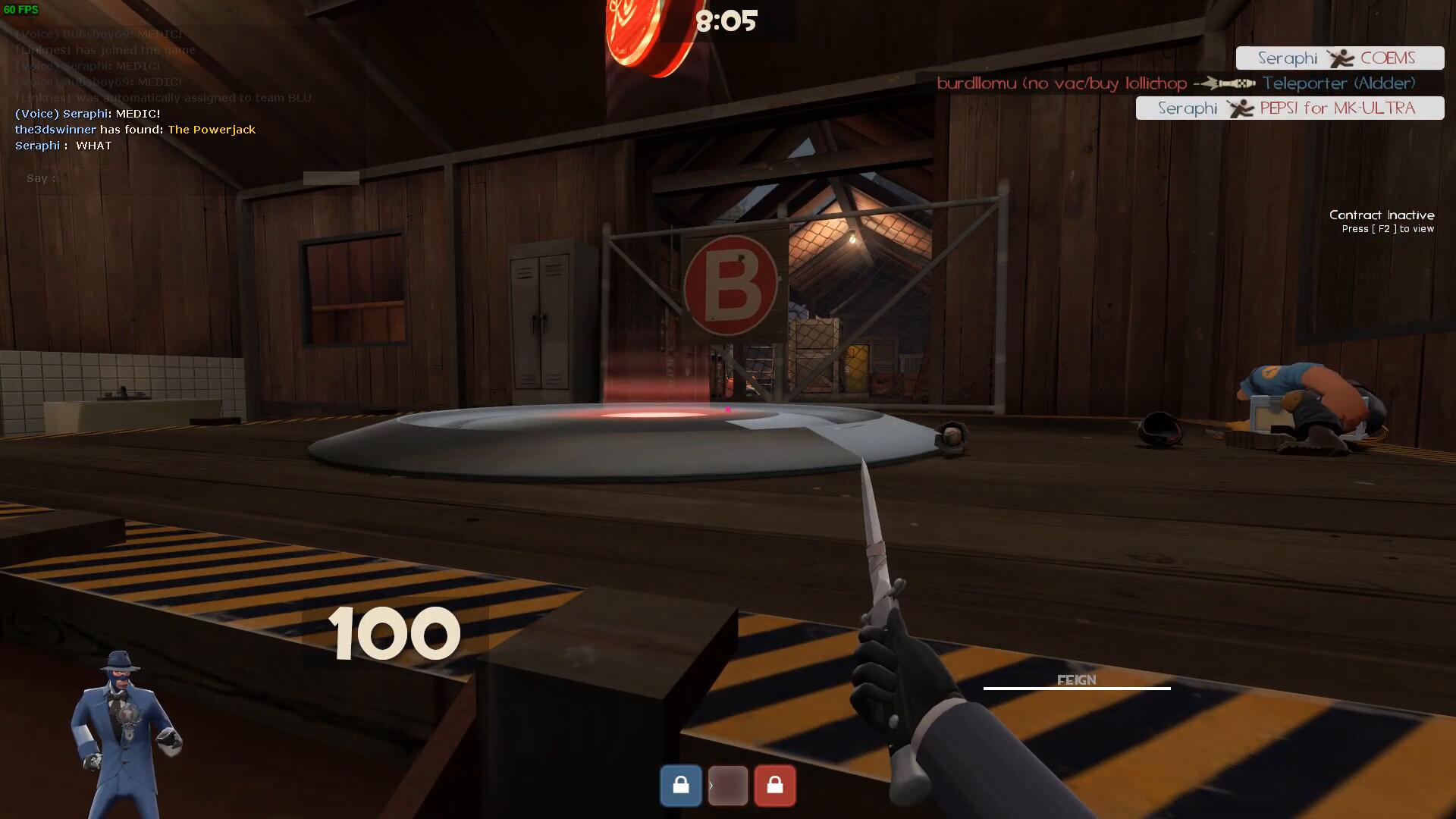Click the middle neutral control point icon
The height and width of the screenshot is (819, 1456).
pos(728,785)
